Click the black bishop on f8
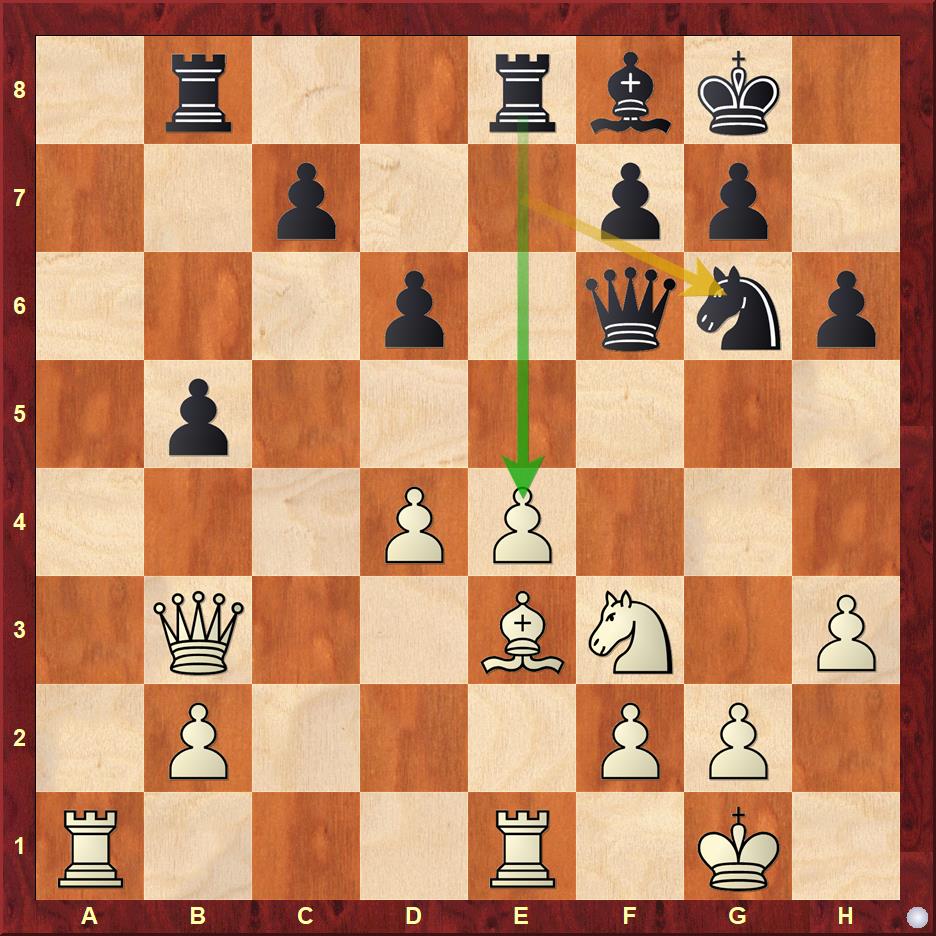936x936 pixels. click(630, 90)
